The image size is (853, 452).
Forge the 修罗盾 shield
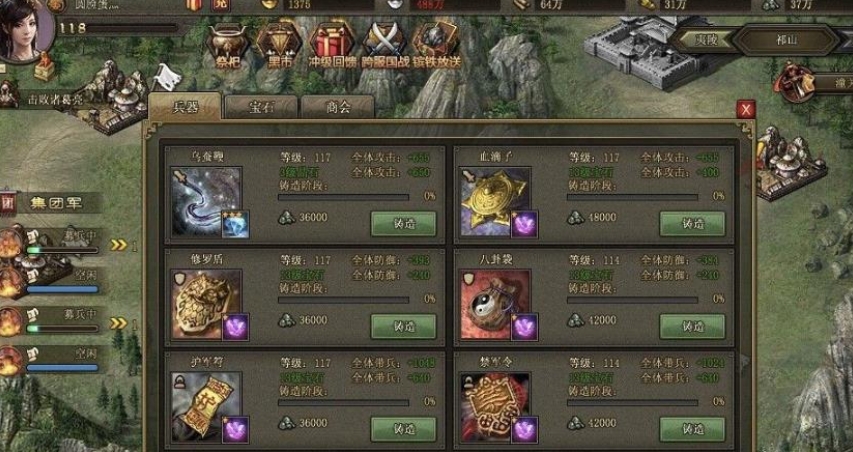pyautogui.click(x=403, y=326)
